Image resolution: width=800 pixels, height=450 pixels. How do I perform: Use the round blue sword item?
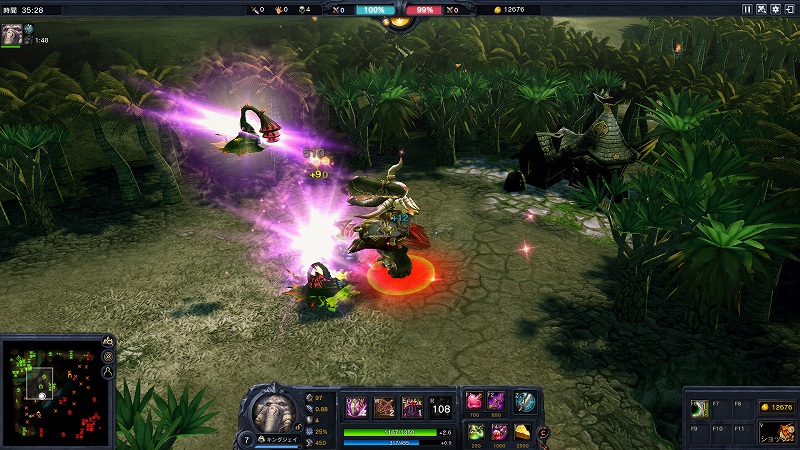tap(525, 401)
